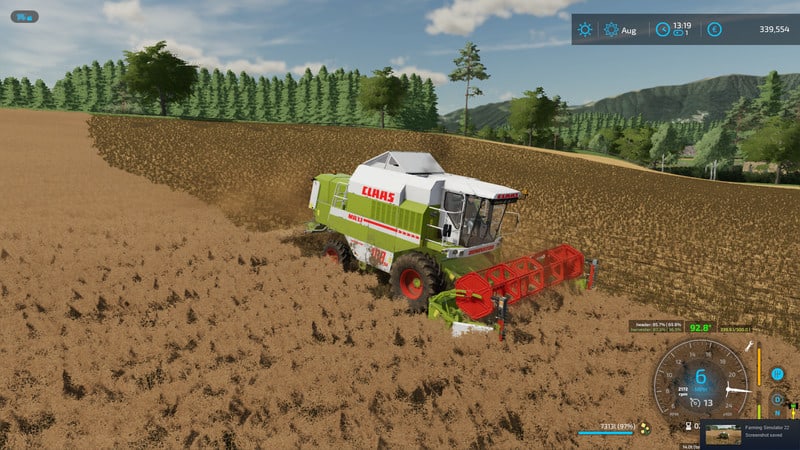Image resolution: width=800 pixels, height=450 pixels.
Task: Click the drive direction D indicator
Action: pos(777,398)
